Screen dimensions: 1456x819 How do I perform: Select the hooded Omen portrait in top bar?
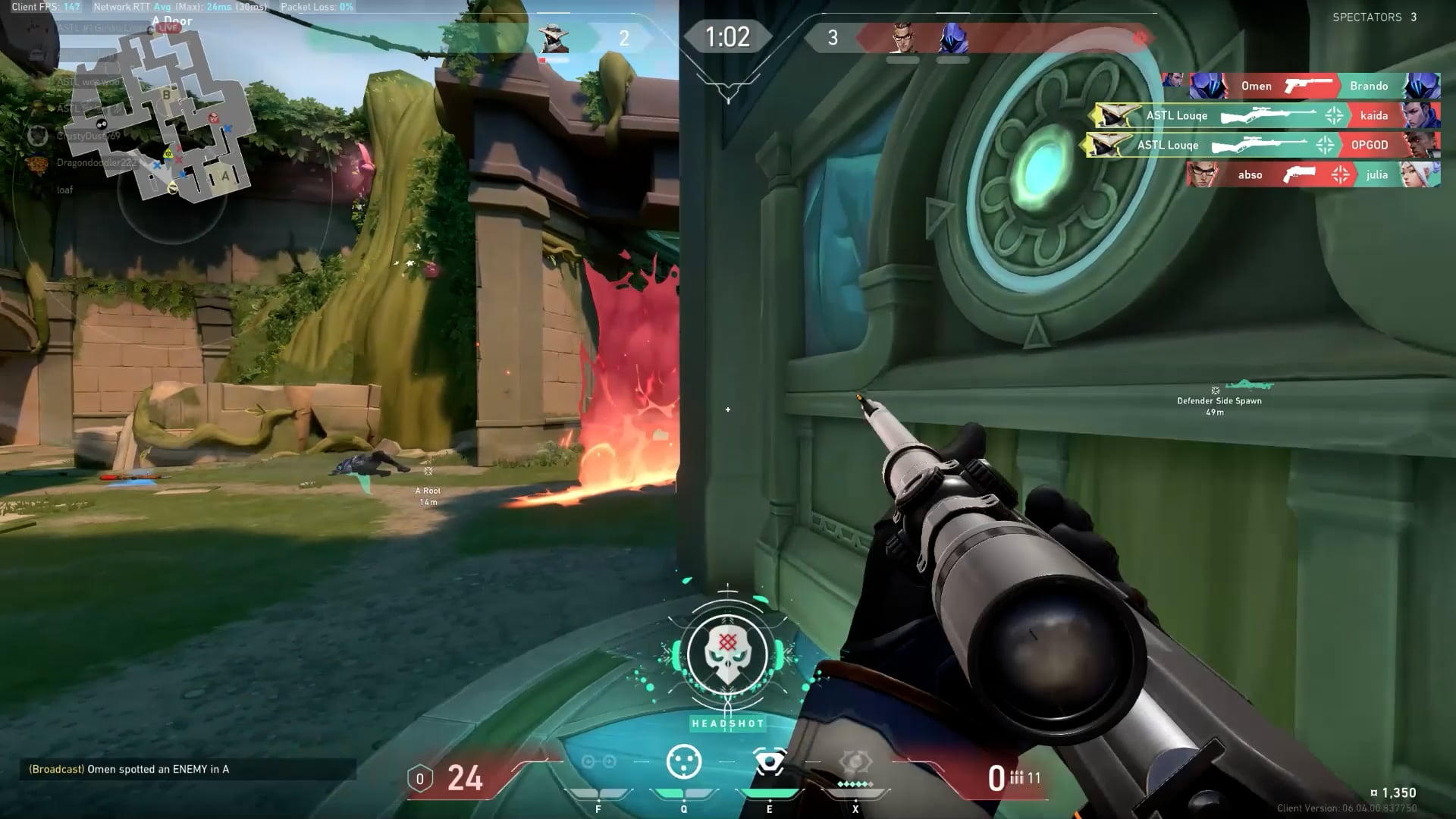pyautogui.click(x=953, y=38)
